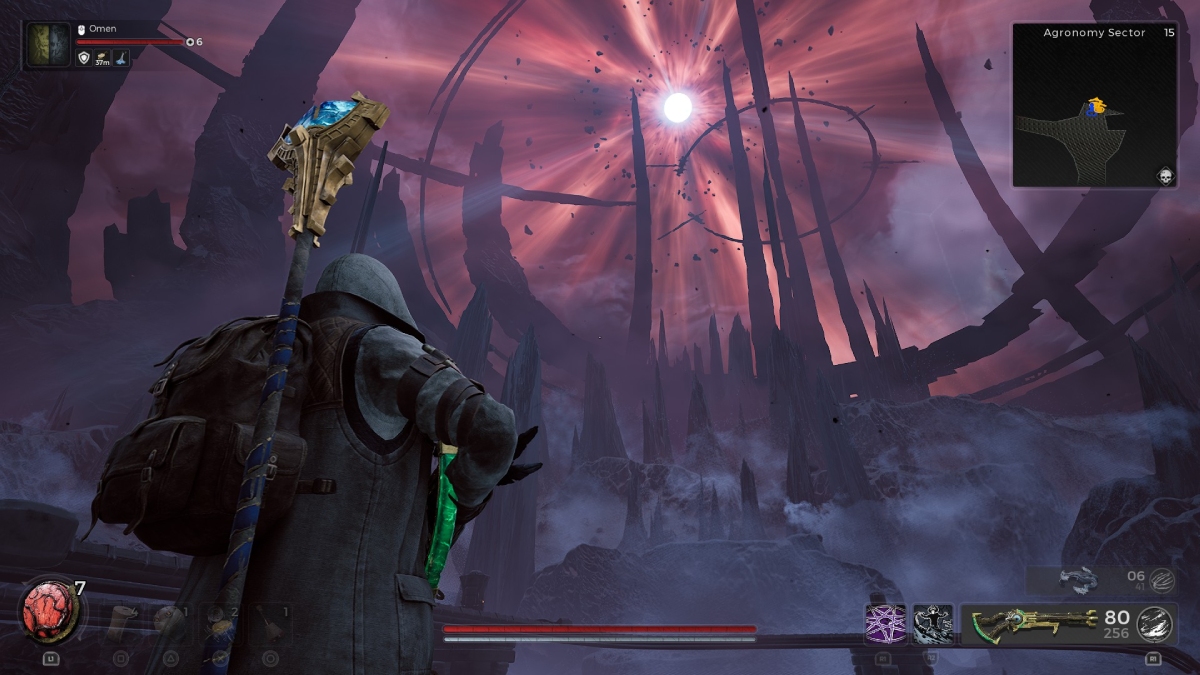Use the bandage roll consumable slot

pos(121,620)
